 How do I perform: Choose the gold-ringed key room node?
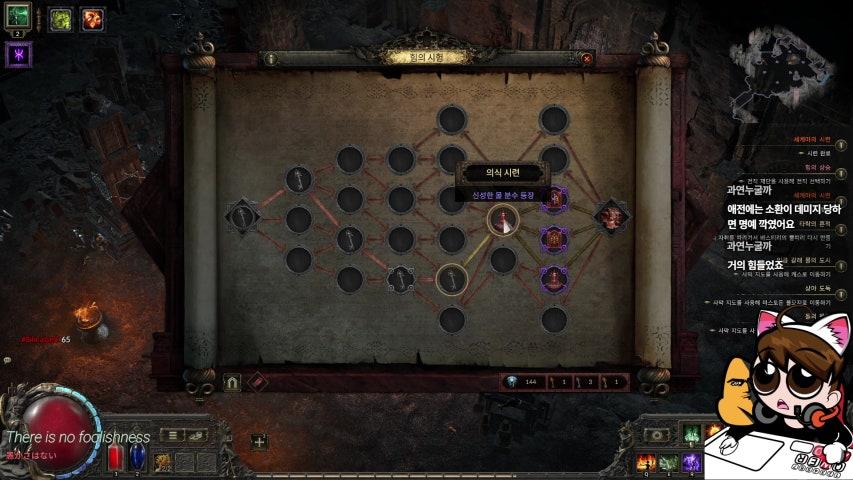pyautogui.click(x=451, y=279)
